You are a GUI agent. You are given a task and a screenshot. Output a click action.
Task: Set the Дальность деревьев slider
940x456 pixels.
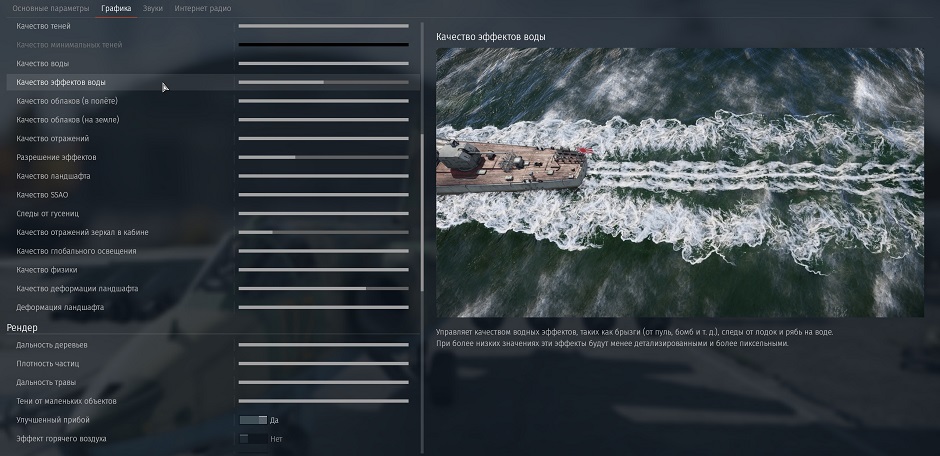coord(323,345)
